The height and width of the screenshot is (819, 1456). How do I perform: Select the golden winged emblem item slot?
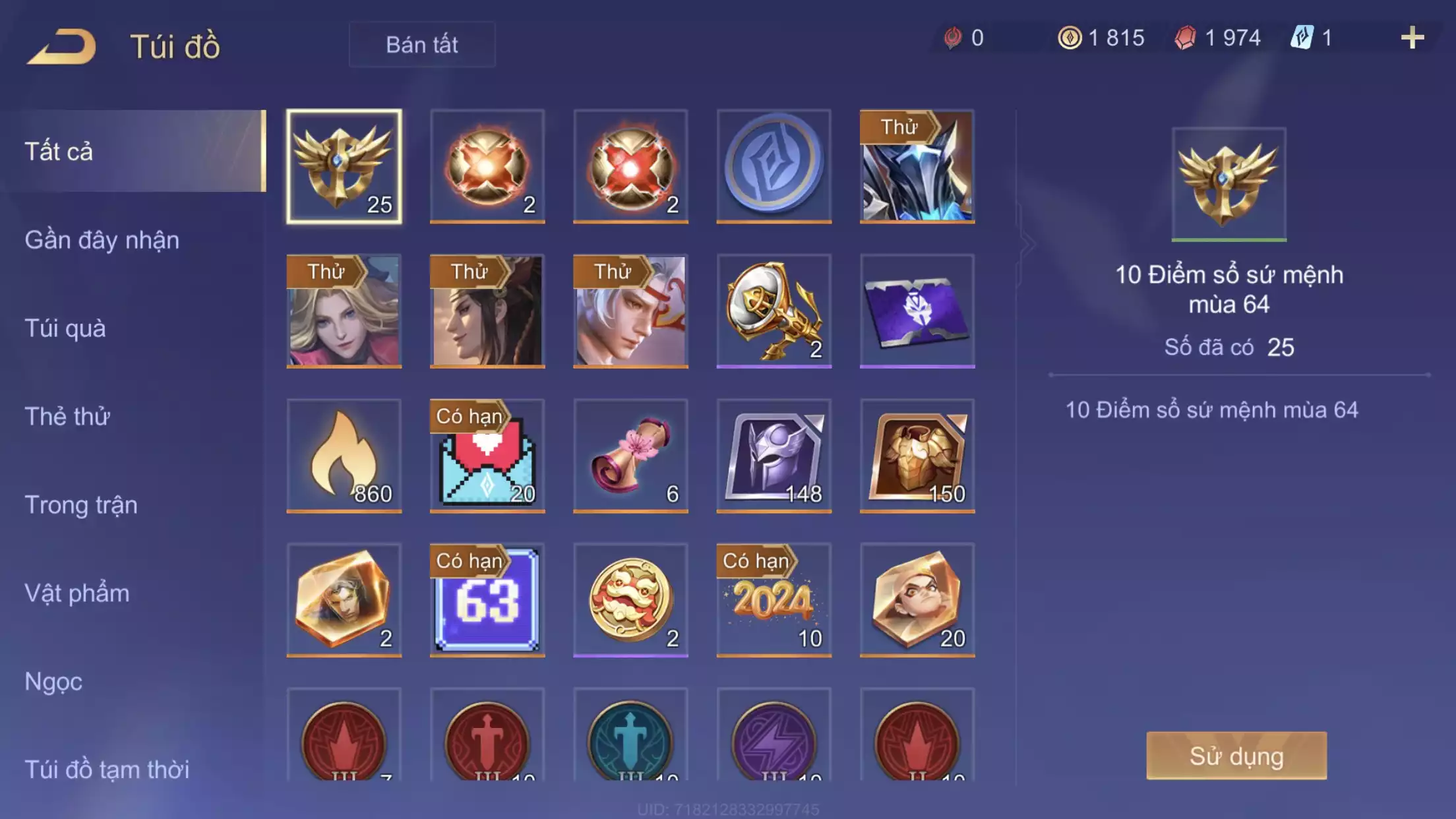click(344, 166)
